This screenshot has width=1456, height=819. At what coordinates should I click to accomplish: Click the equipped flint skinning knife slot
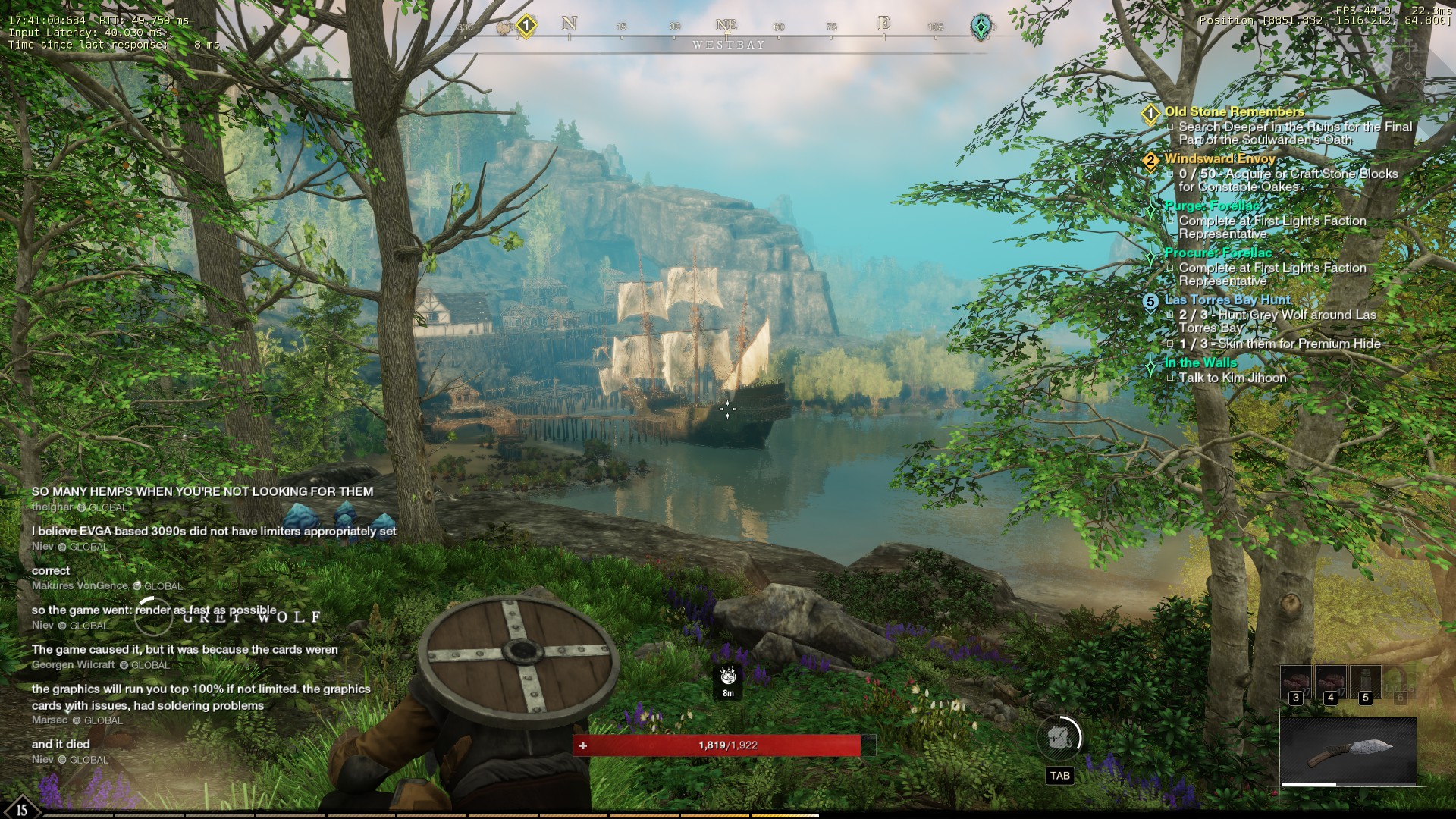tap(1348, 751)
